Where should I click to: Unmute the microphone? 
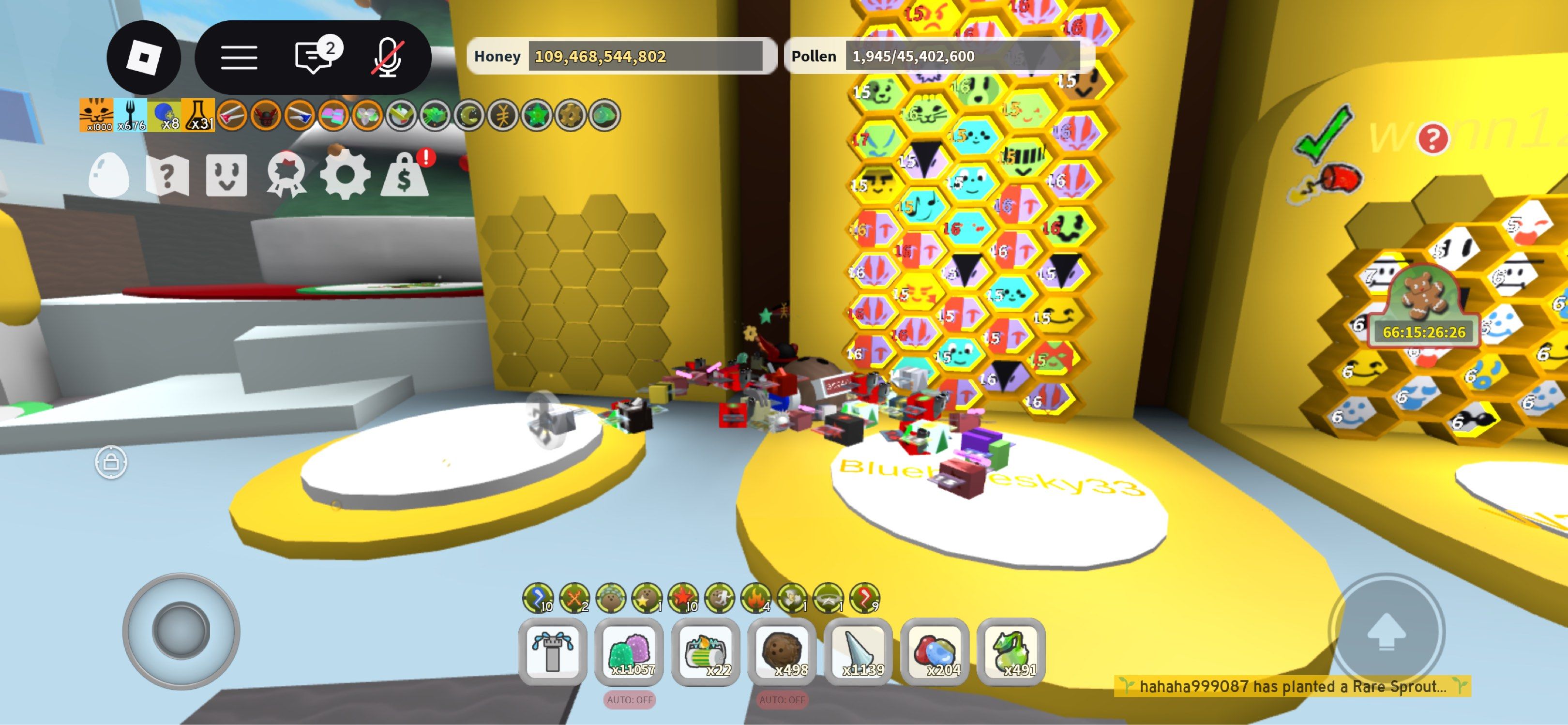click(x=387, y=57)
